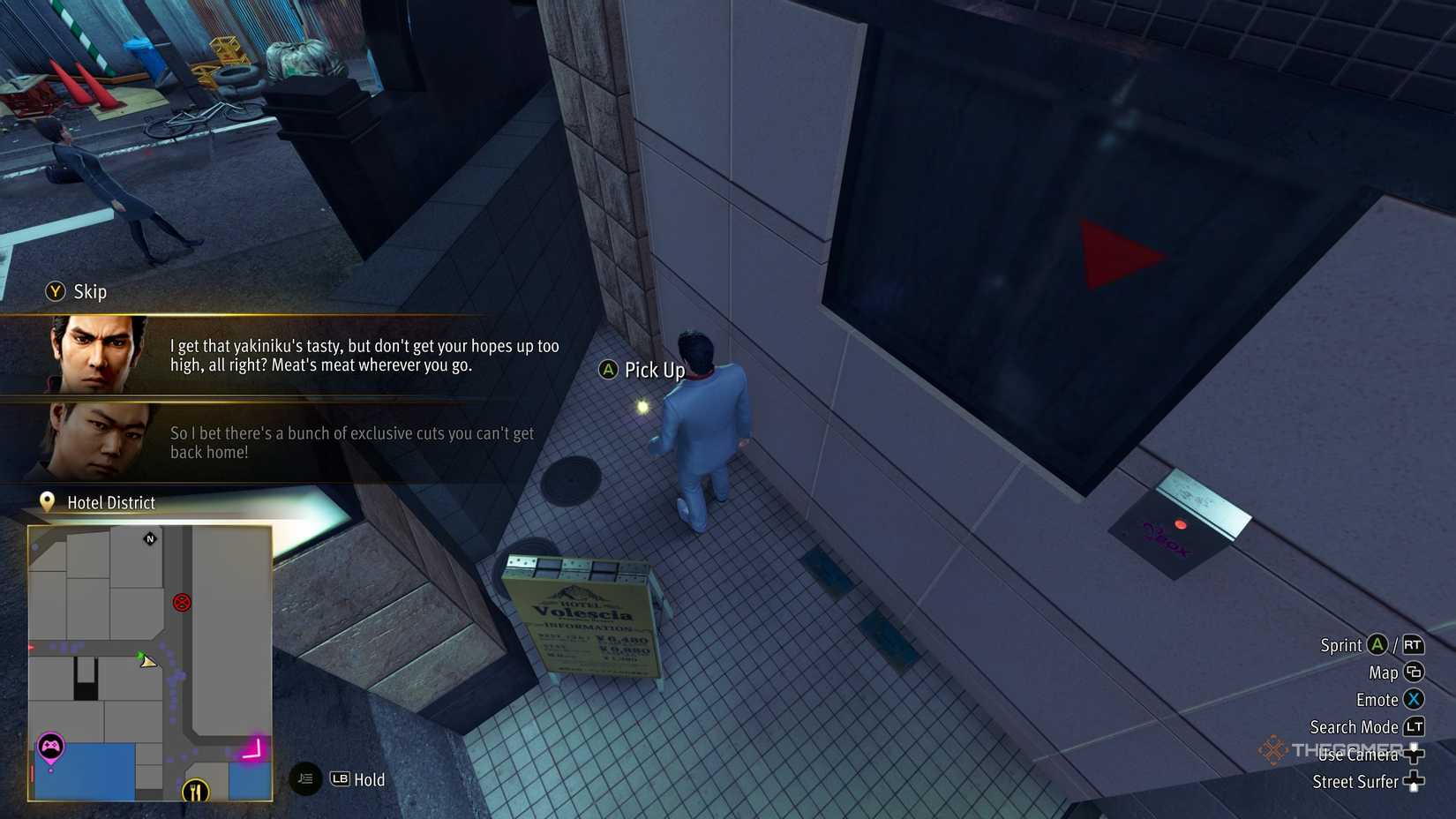This screenshot has height=819, width=1456.
Task: Click the Pick Up prompt near Kiryu
Action: coord(642,370)
